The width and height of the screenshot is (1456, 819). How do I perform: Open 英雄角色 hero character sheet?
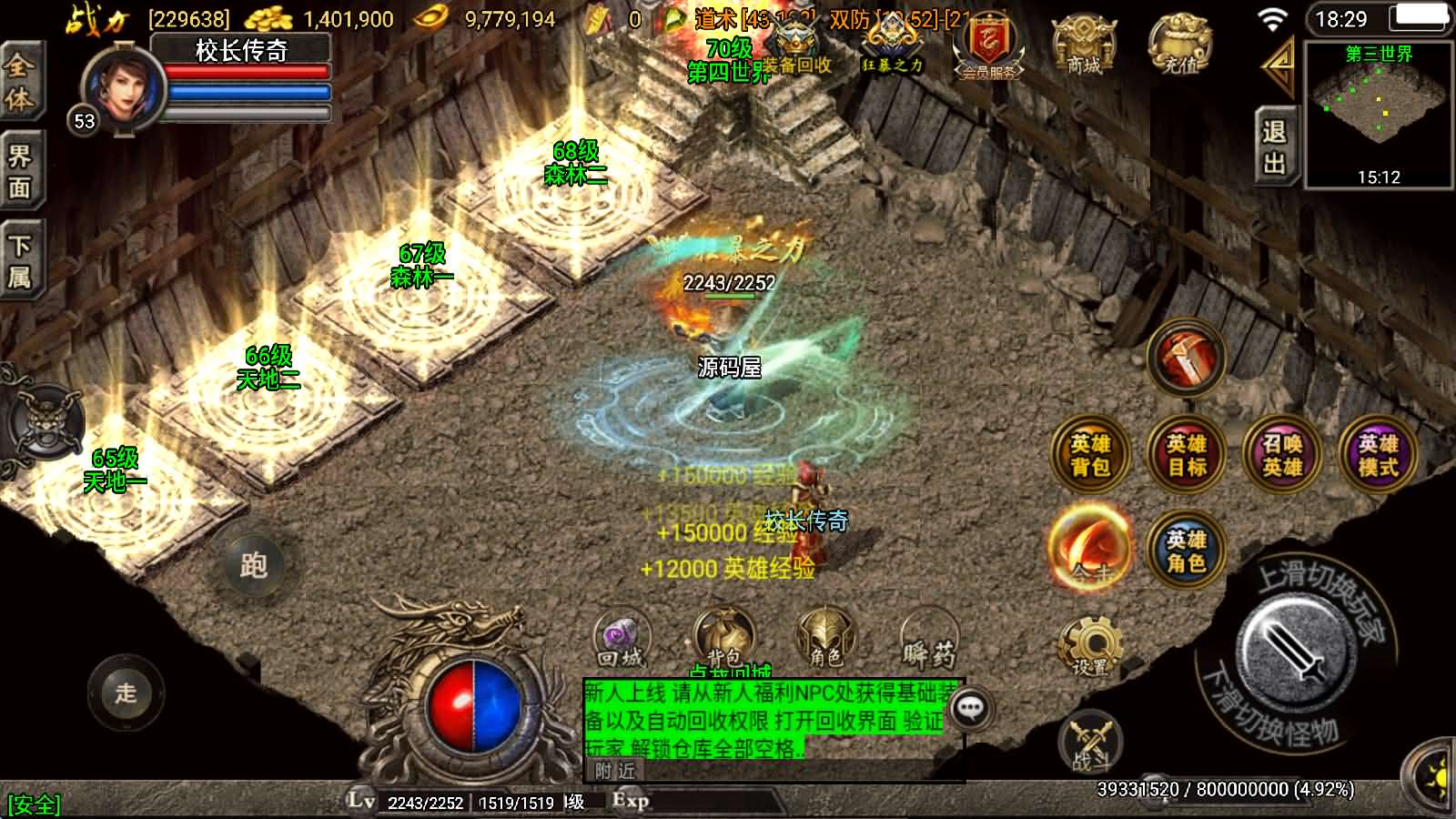(1187, 551)
